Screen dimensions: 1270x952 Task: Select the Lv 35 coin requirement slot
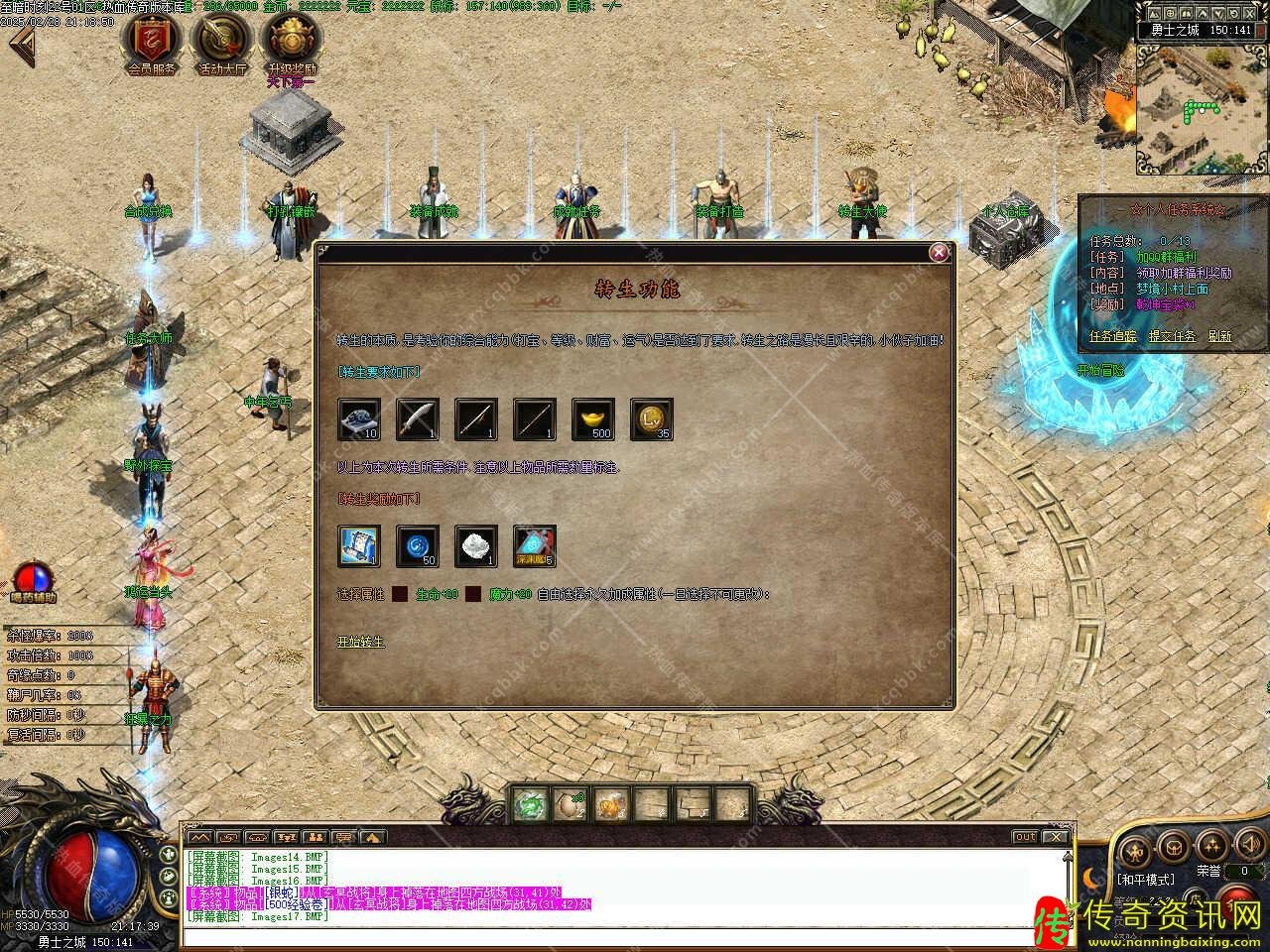point(652,419)
